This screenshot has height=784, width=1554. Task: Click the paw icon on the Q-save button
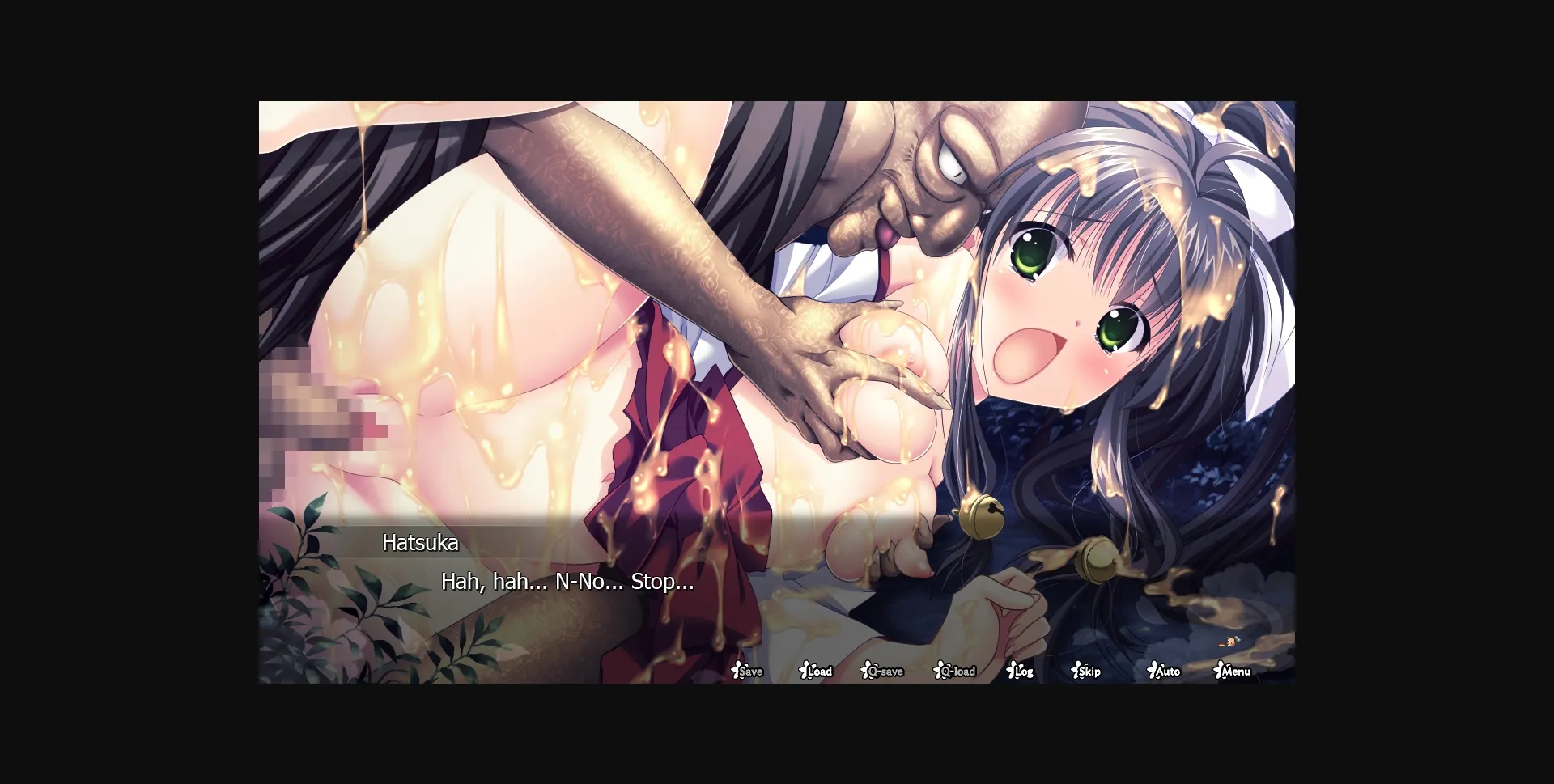tap(864, 670)
